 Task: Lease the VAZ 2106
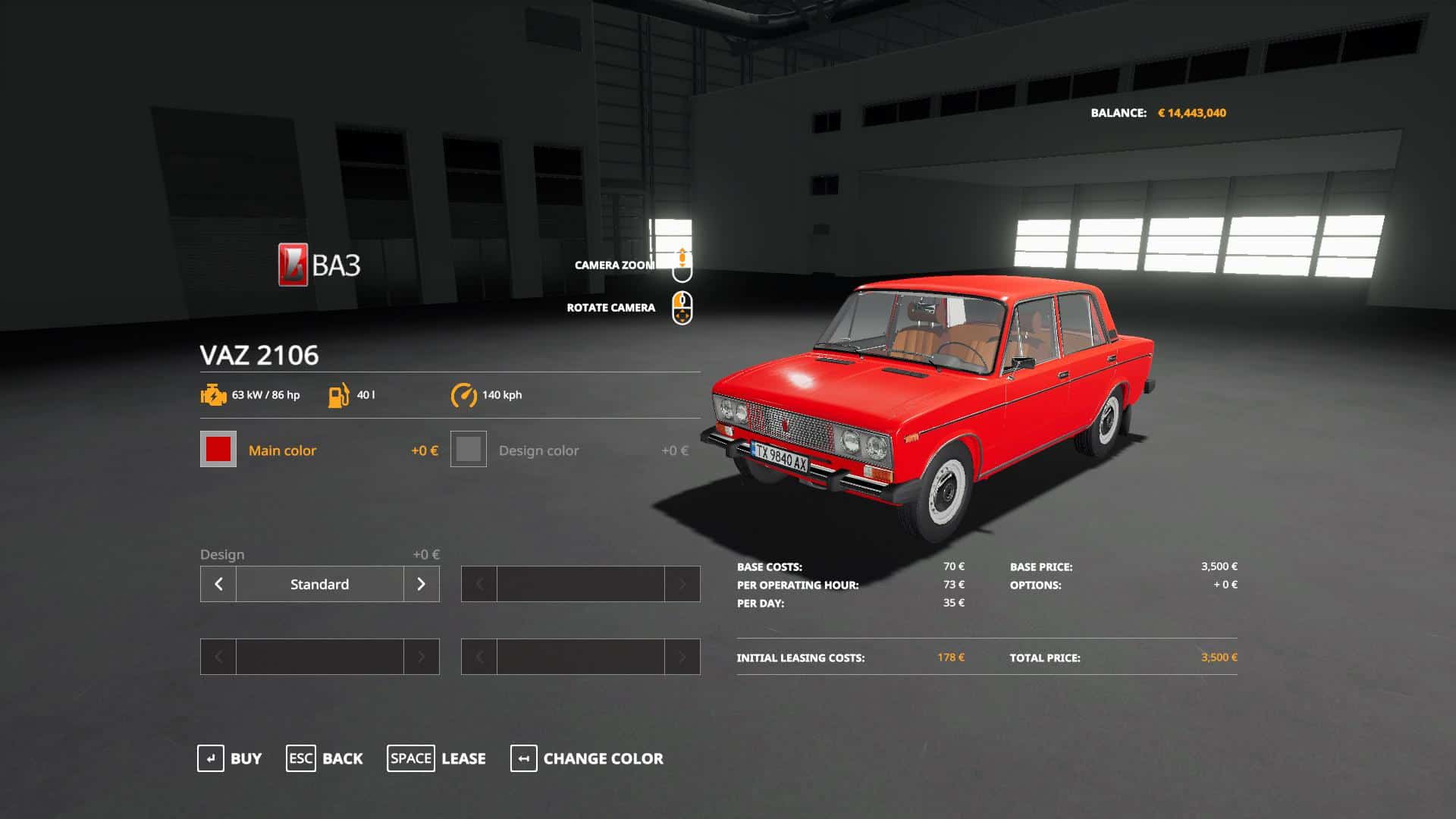tap(437, 758)
